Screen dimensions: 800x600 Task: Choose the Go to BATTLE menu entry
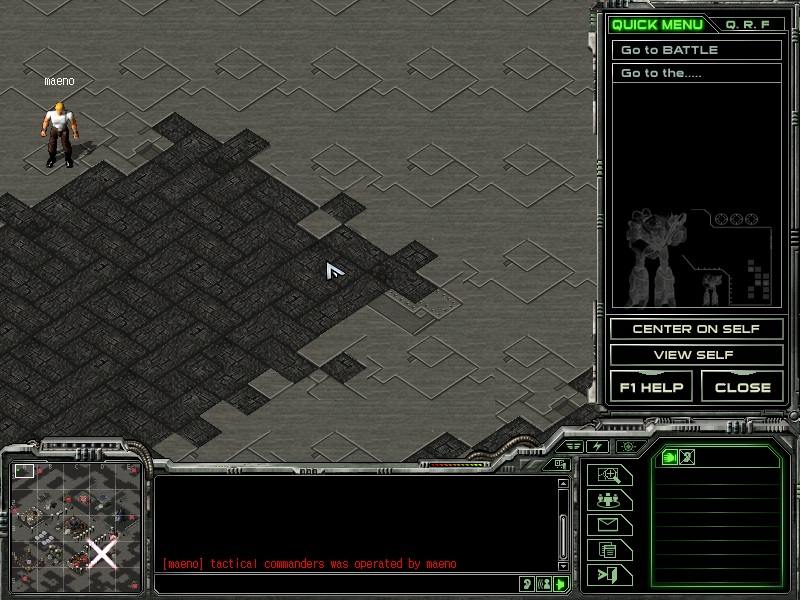[696, 50]
